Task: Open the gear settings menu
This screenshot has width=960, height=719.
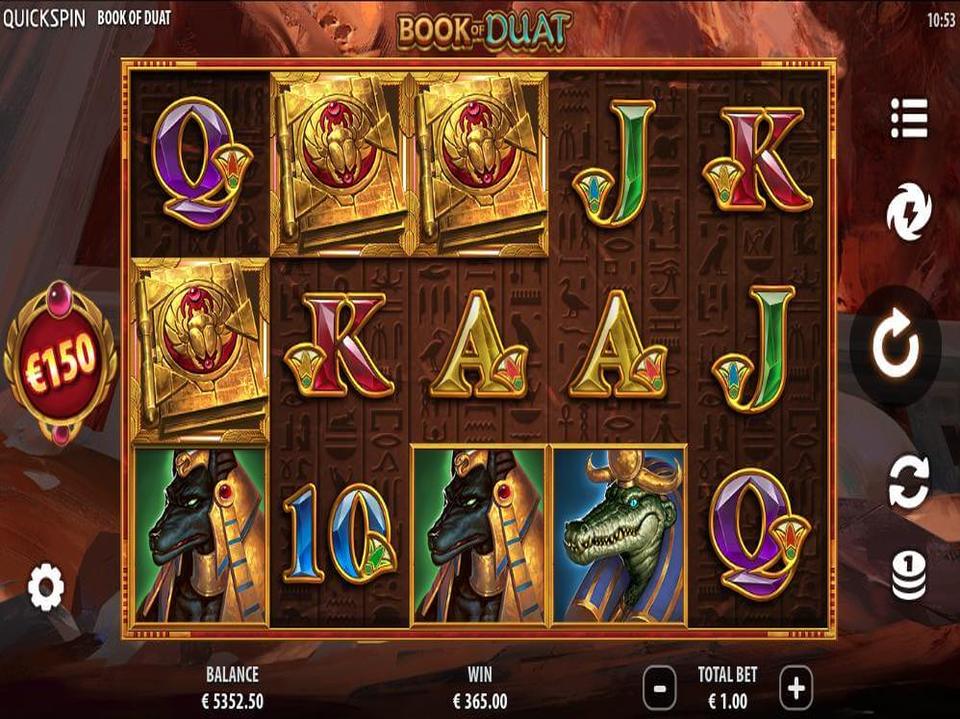Action: point(46,587)
